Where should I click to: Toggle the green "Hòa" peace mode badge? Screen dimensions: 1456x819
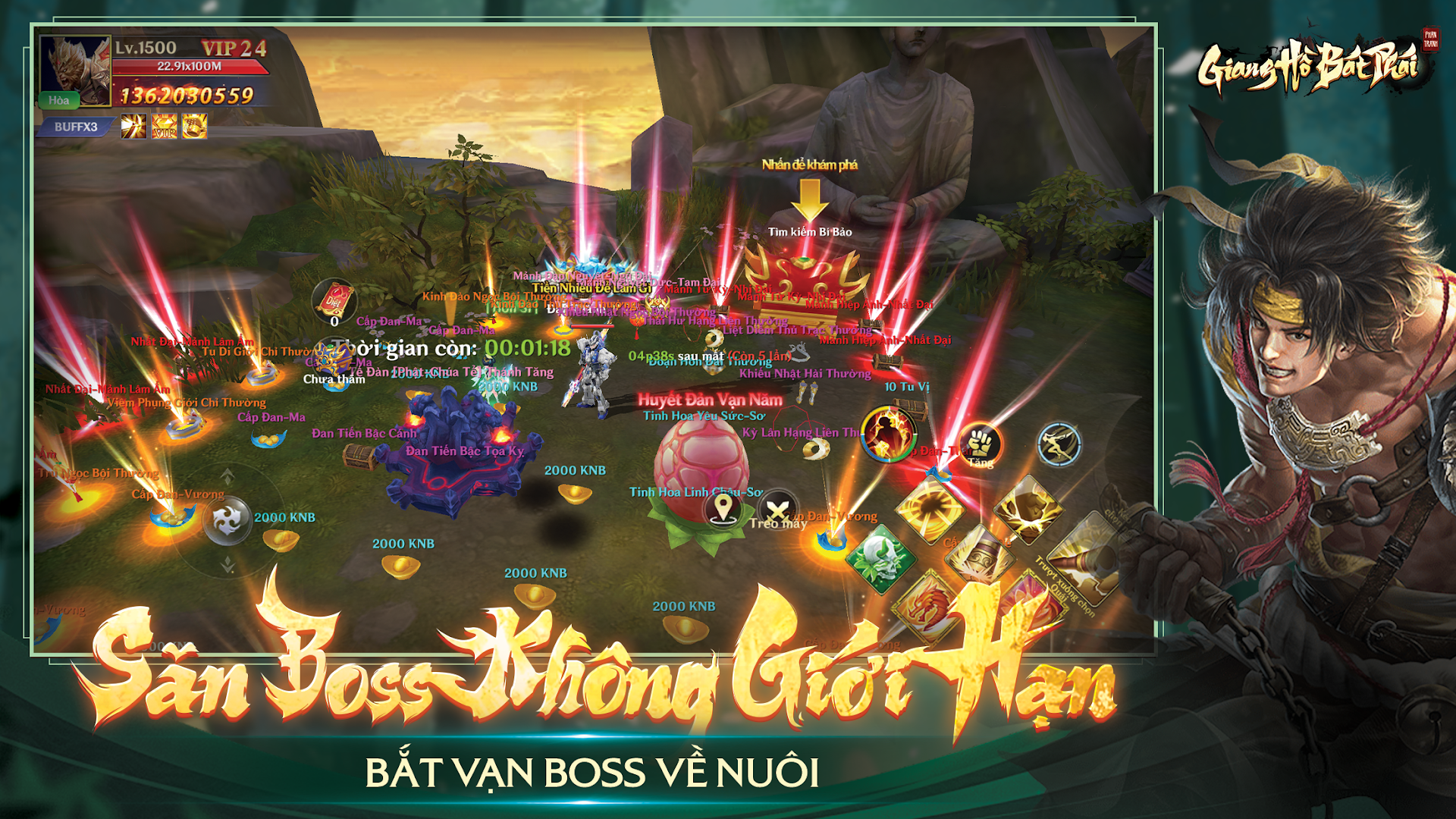pos(59,99)
